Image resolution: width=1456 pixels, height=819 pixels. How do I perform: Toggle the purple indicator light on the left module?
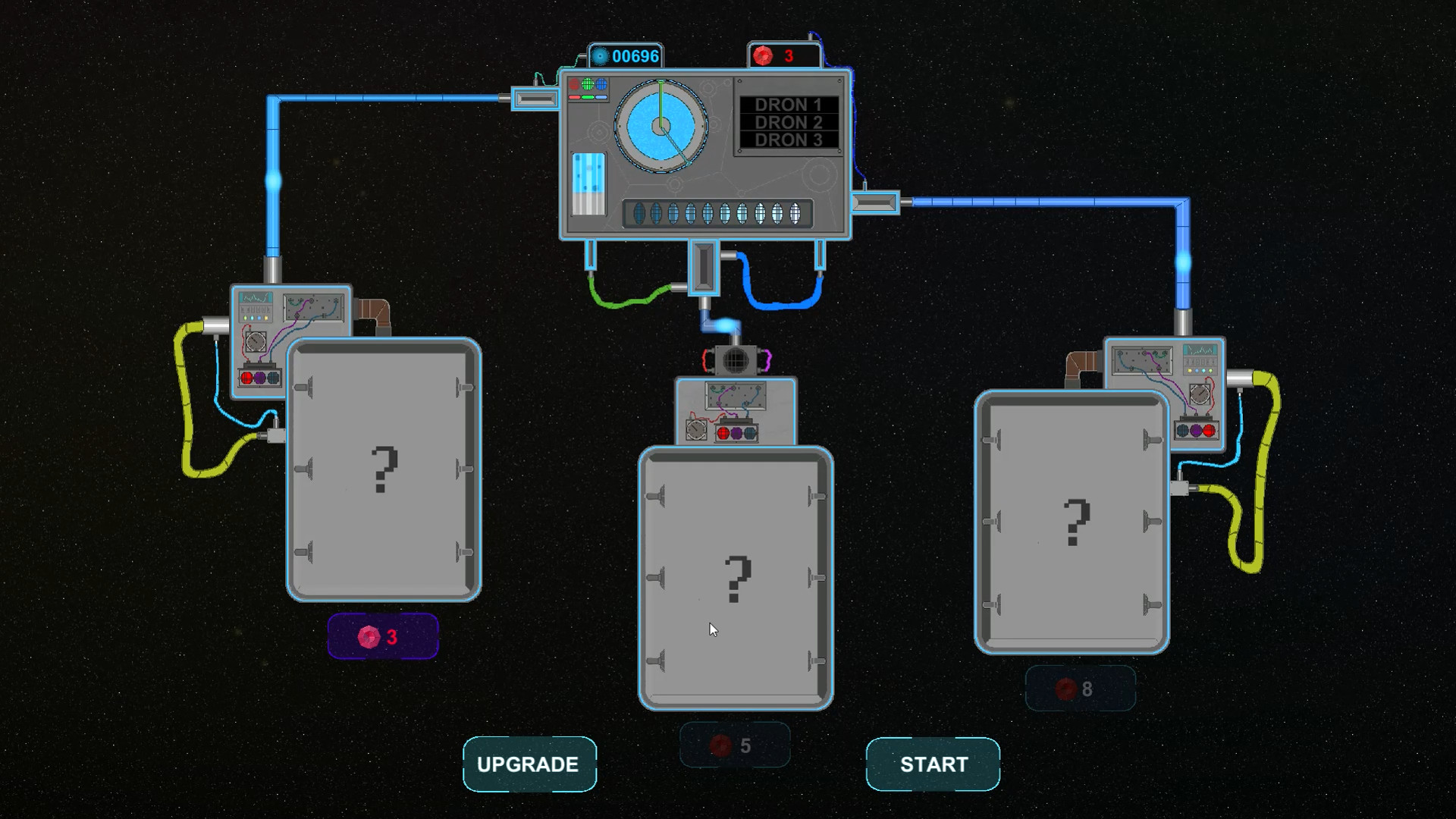260,378
